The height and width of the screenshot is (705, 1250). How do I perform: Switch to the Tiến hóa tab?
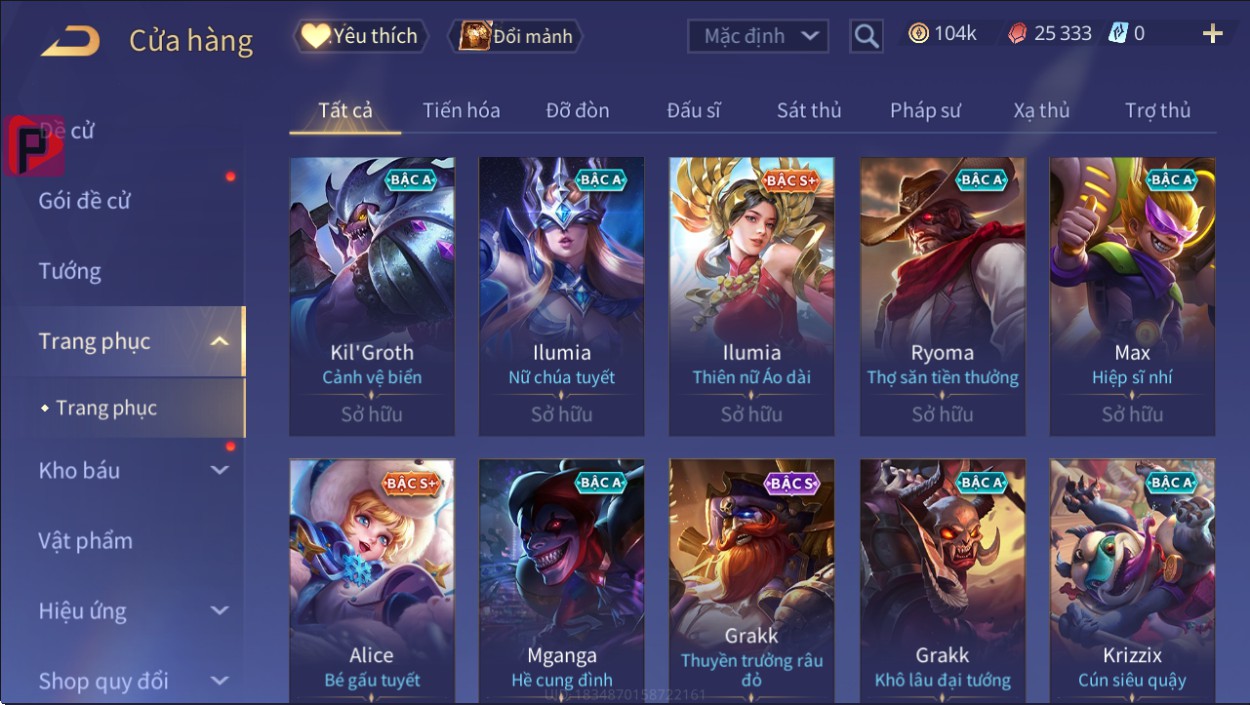[x=461, y=110]
